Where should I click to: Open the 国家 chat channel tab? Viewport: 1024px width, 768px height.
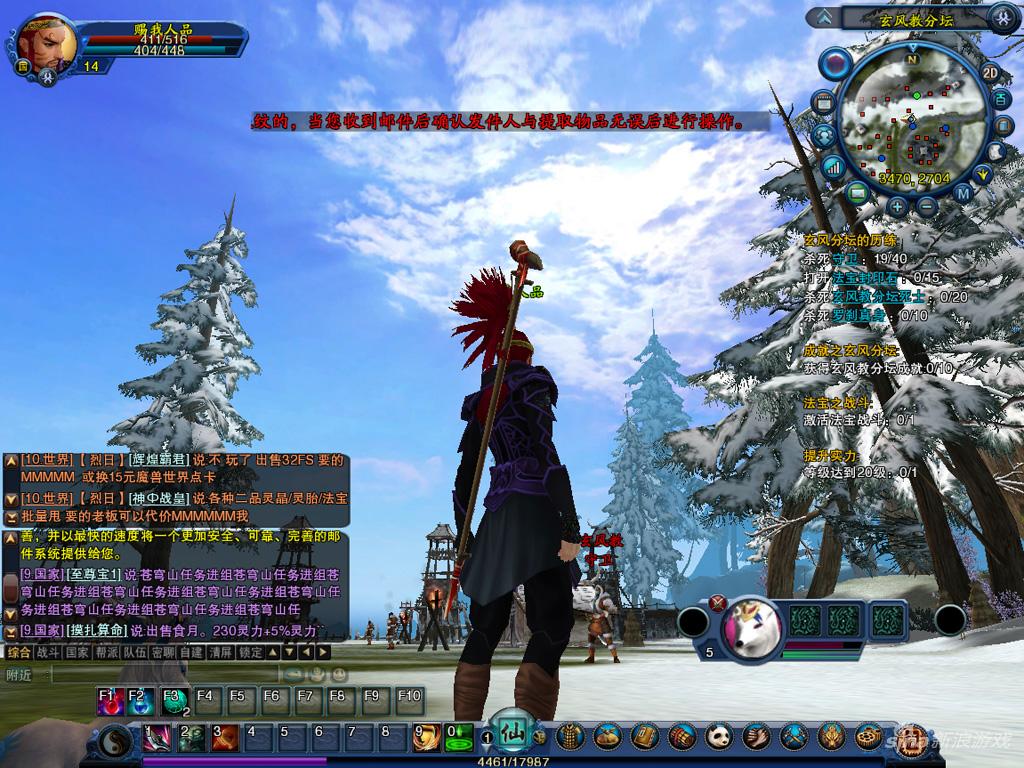(x=77, y=652)
